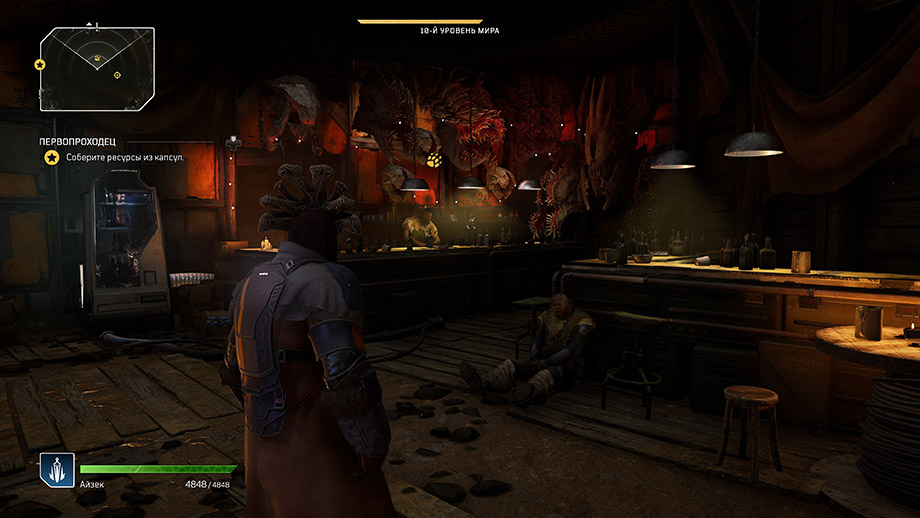Click the quest star icon beside the objective
The height and width of the screenshot is (518, 920).
[49, 158]
